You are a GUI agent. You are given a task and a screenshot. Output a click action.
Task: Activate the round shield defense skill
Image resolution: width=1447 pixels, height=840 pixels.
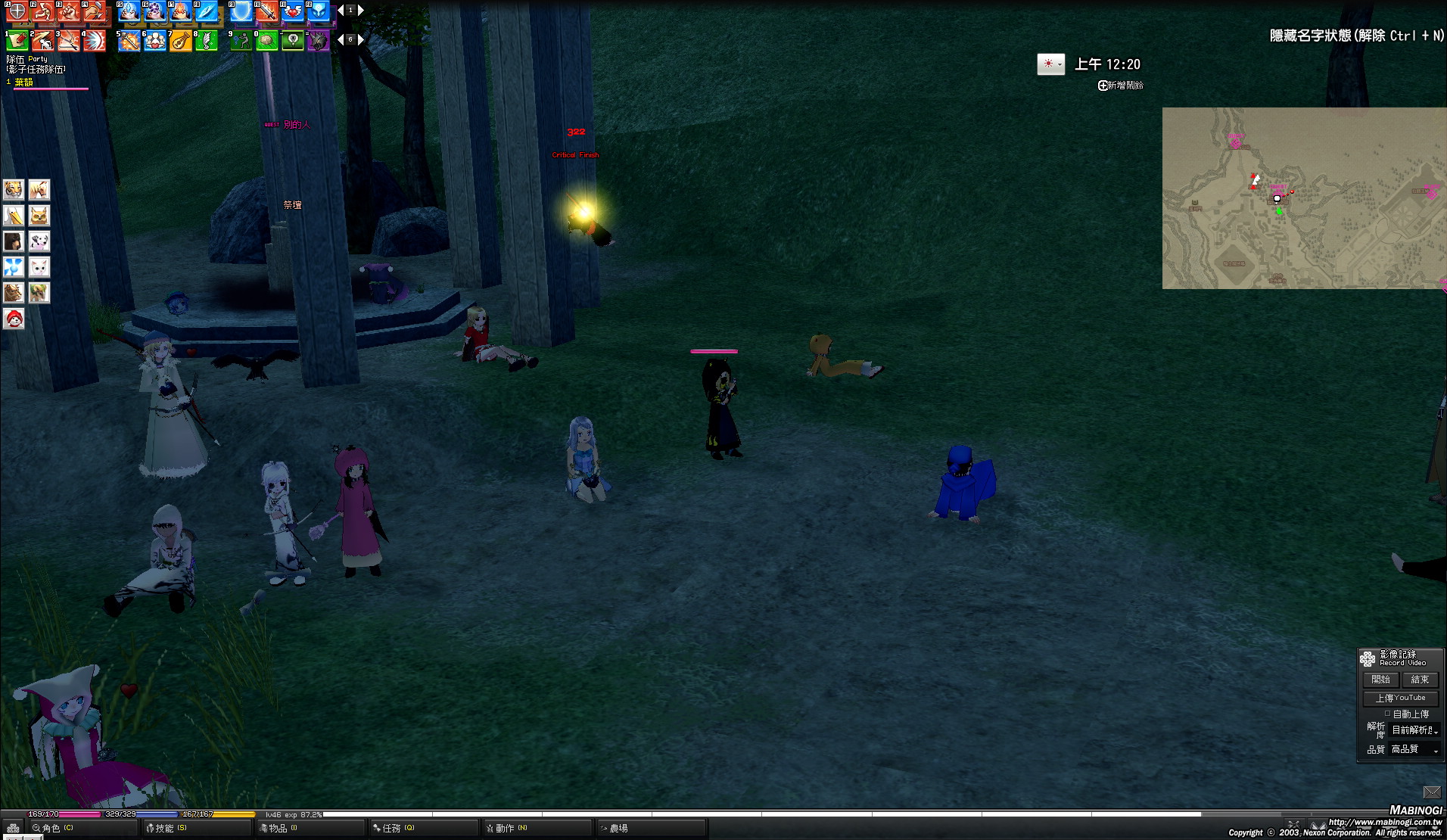click(17, 12)
